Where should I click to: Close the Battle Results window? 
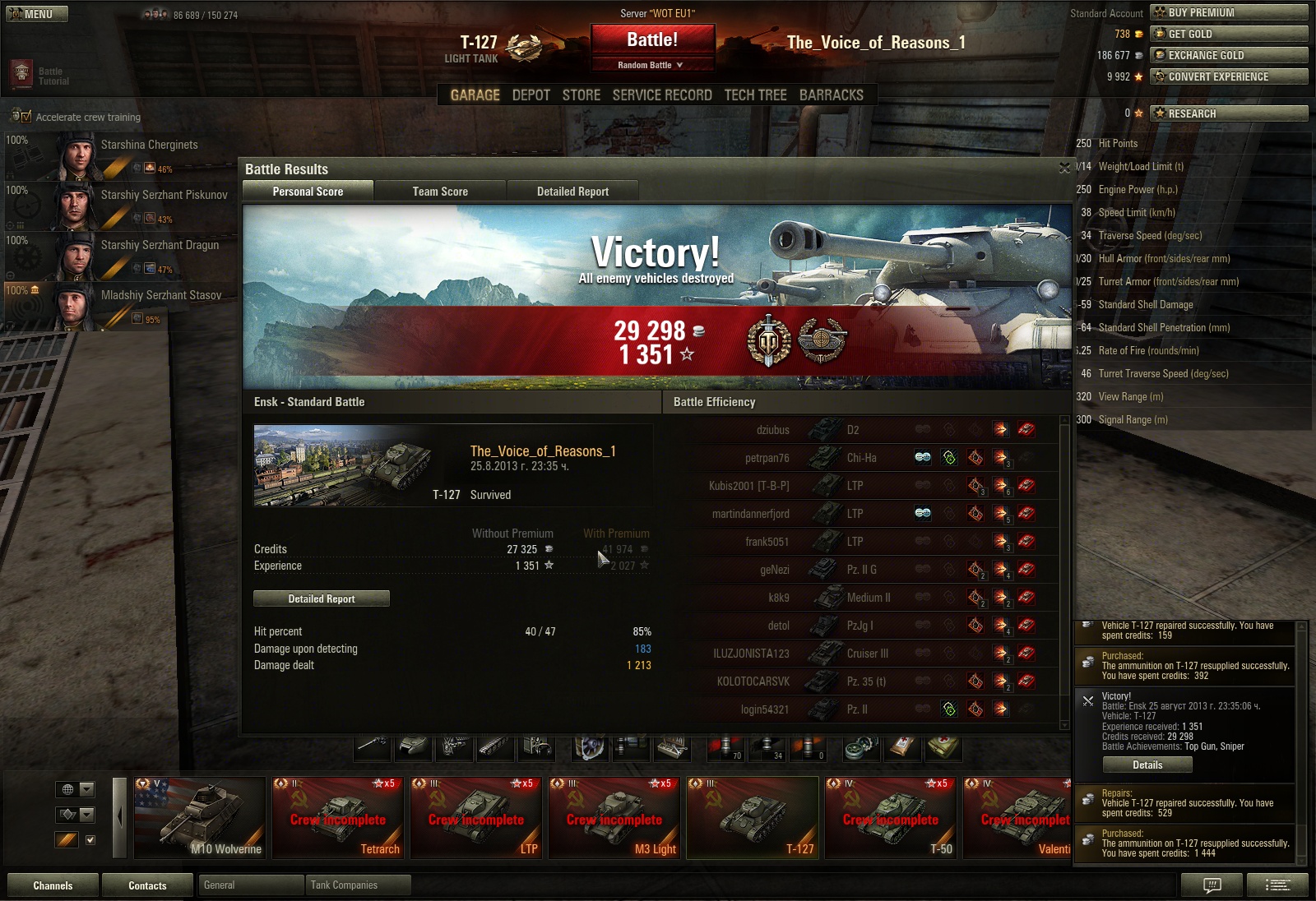click(x=1064, y=168)
